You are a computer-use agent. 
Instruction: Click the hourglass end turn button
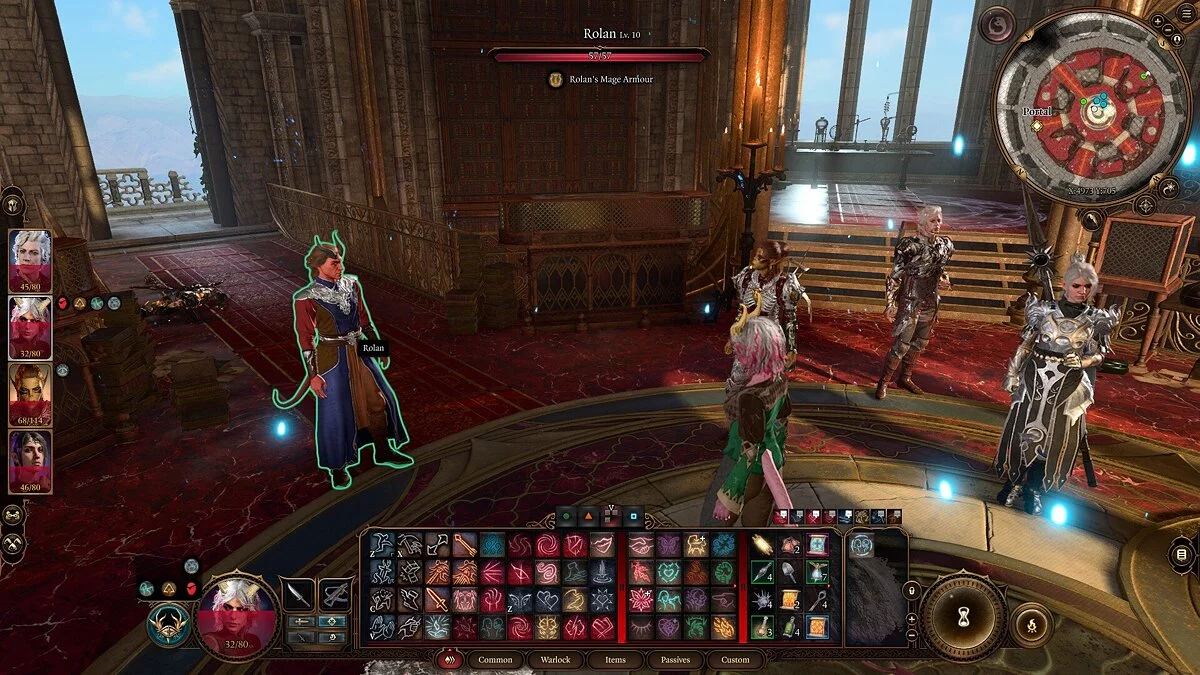[x=963, y=617]
